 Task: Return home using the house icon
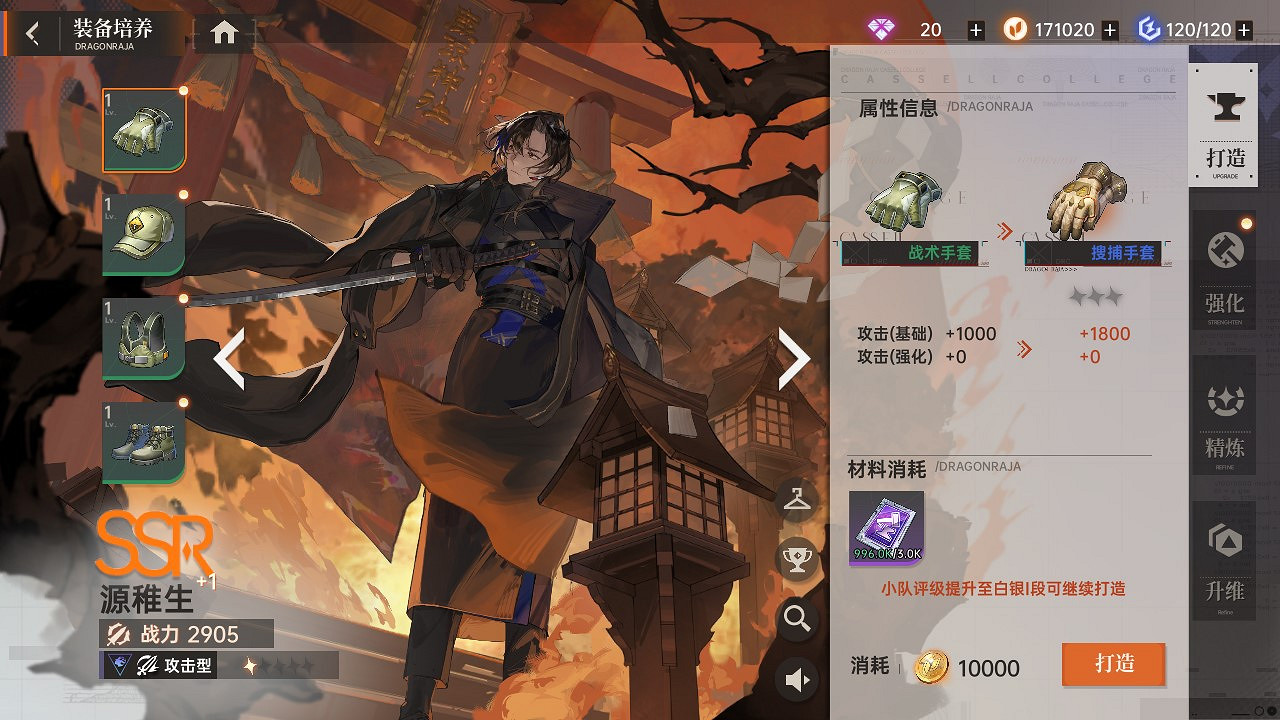222,32
